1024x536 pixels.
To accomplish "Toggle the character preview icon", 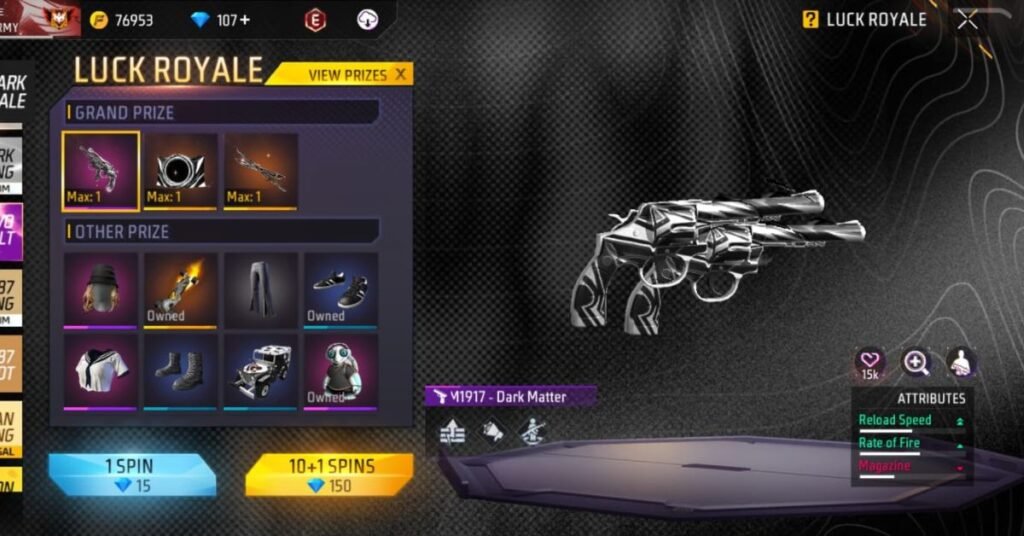I will 961,362.
